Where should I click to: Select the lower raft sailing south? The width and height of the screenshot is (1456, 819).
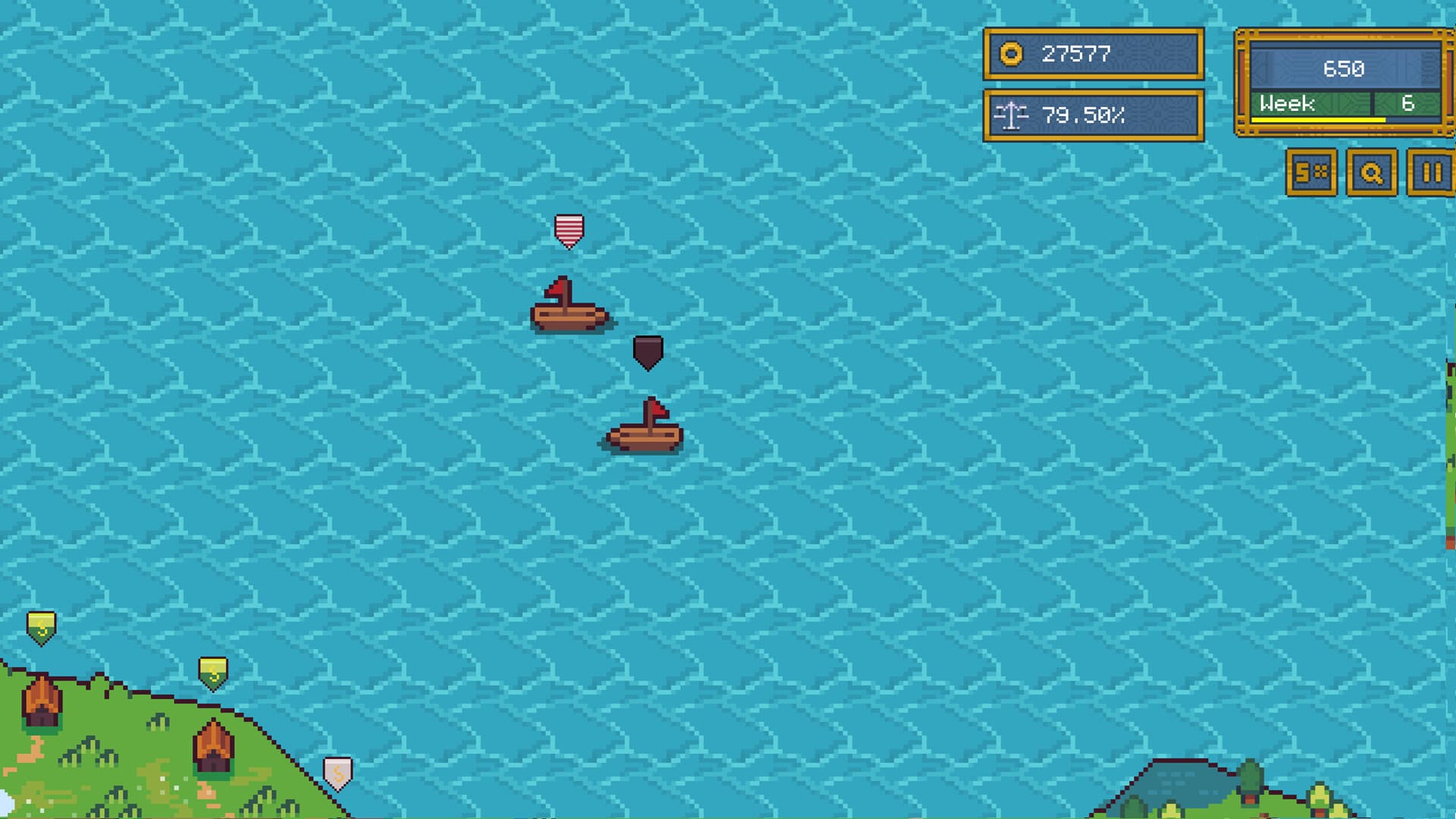(648, 436)
